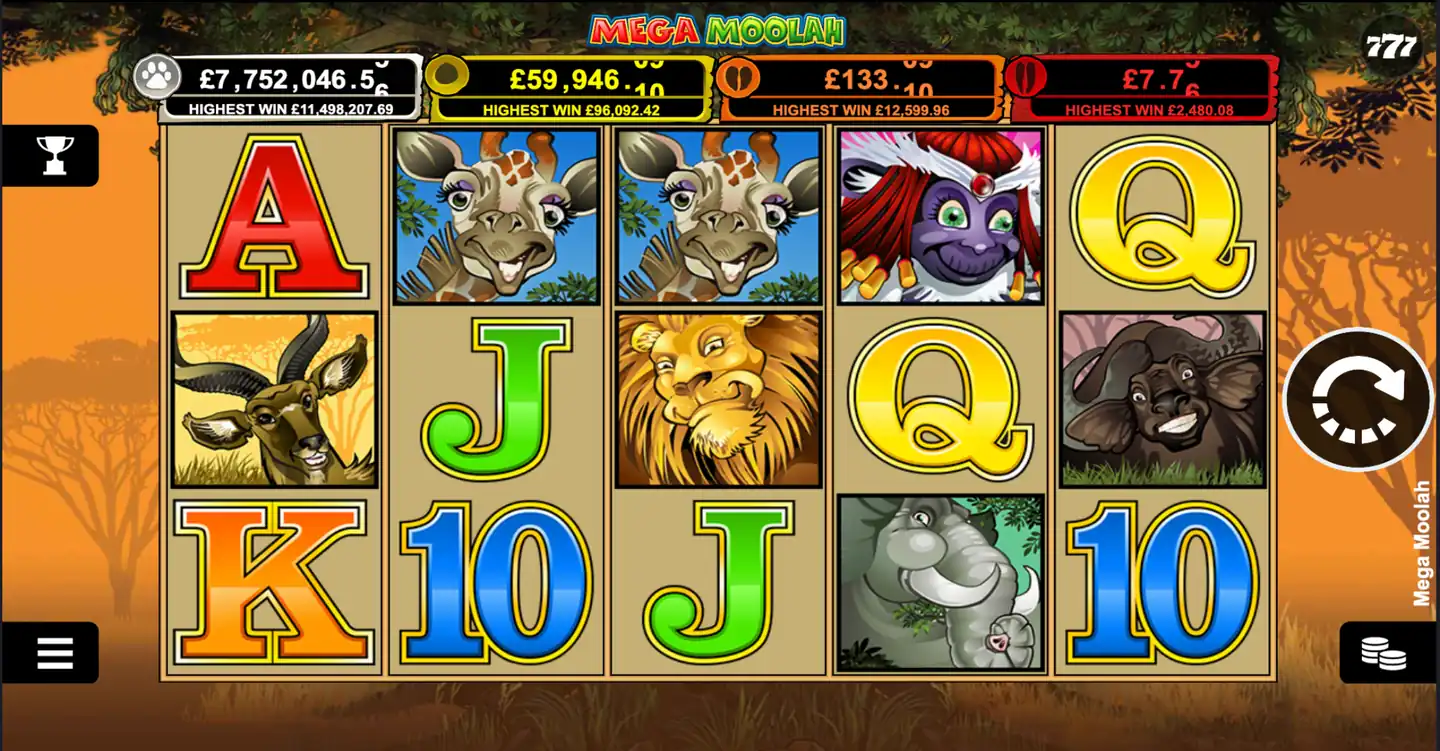The width and height of the screenshot is (1440, 751).
Task: Click the Mega Moolah title logo
Action: click(718, 30)
